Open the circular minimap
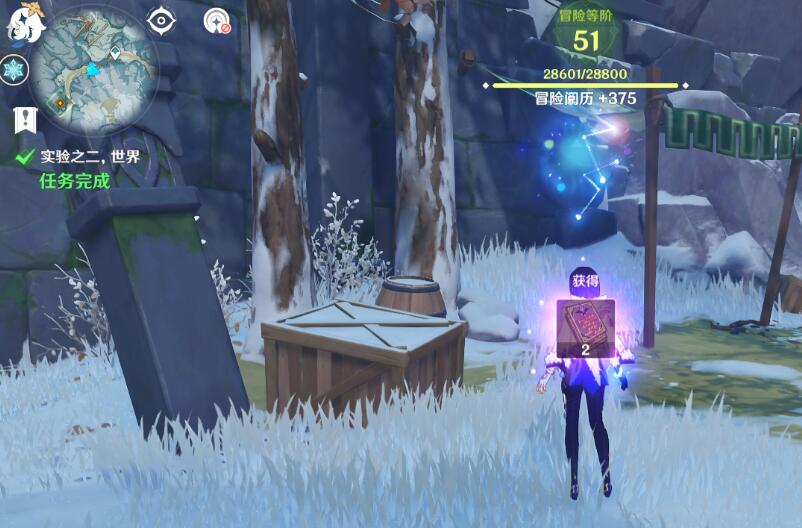802x528 pixels. pos(94,68)
